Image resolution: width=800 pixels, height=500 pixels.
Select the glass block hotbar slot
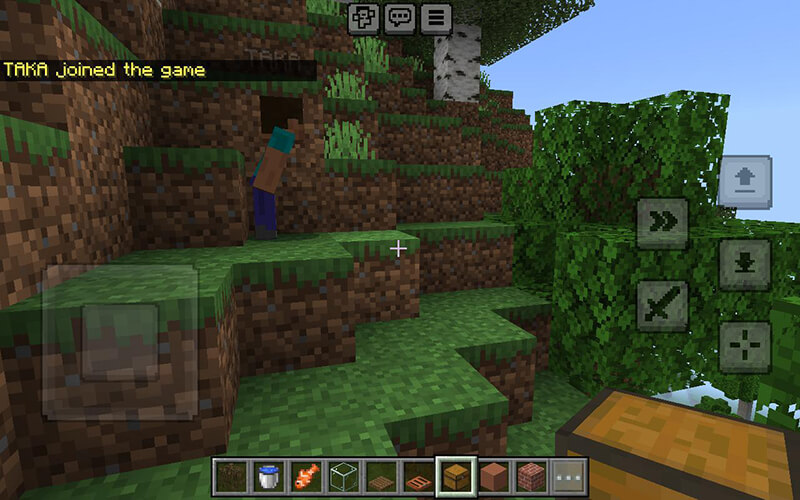[343, 475]
